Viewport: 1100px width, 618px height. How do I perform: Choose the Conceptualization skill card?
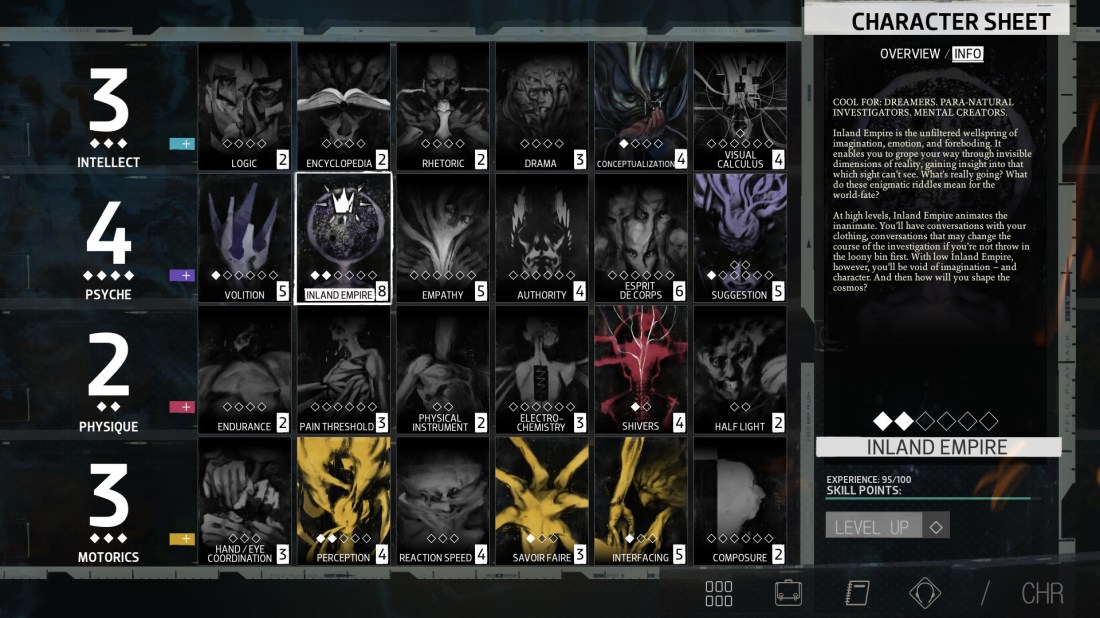coord(641,106)
